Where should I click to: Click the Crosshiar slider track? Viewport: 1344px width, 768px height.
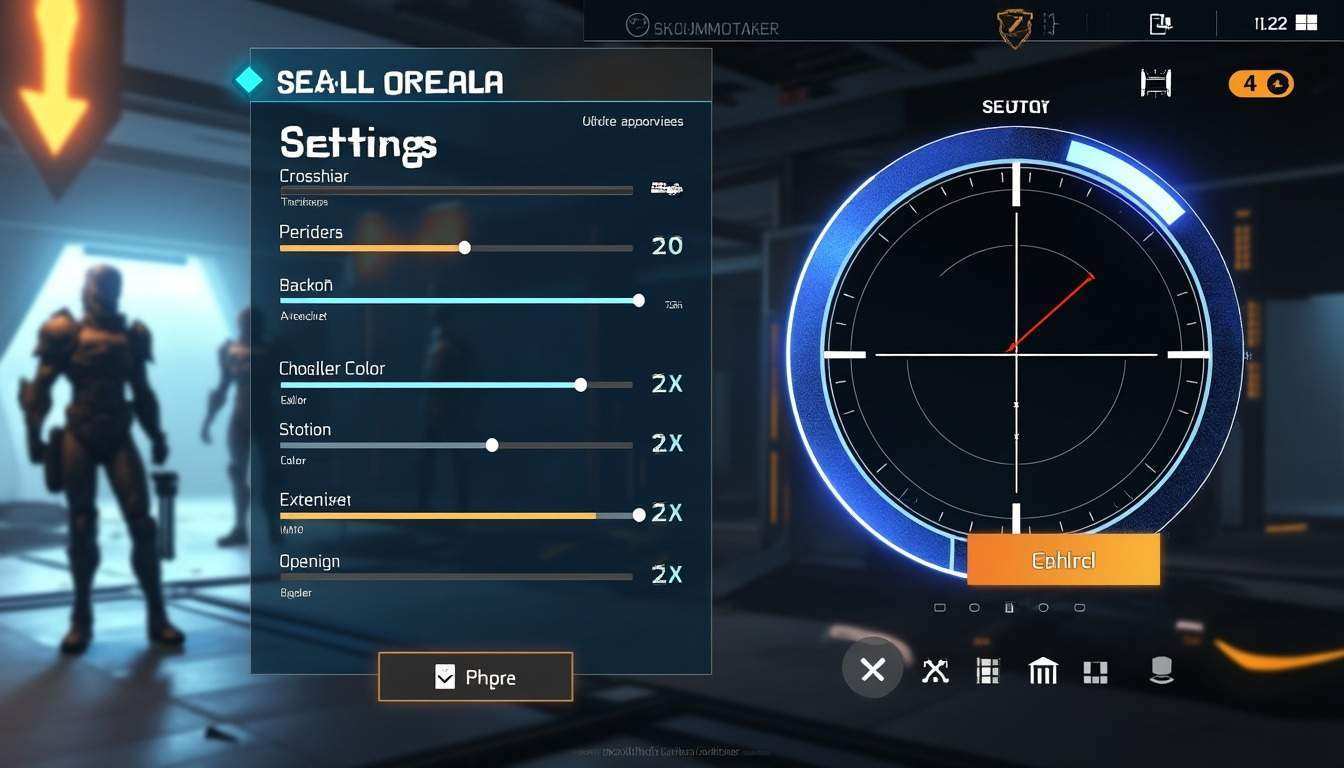(x=456, y=190)
